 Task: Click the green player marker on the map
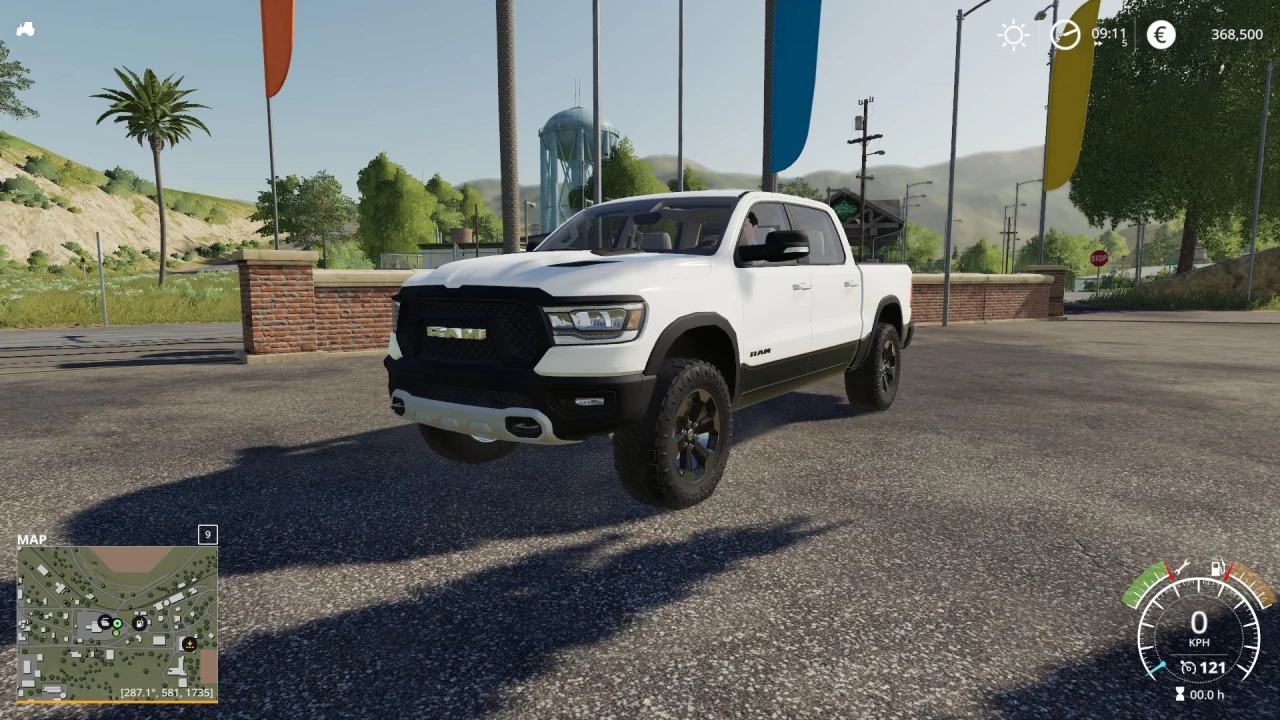[117, 624]
